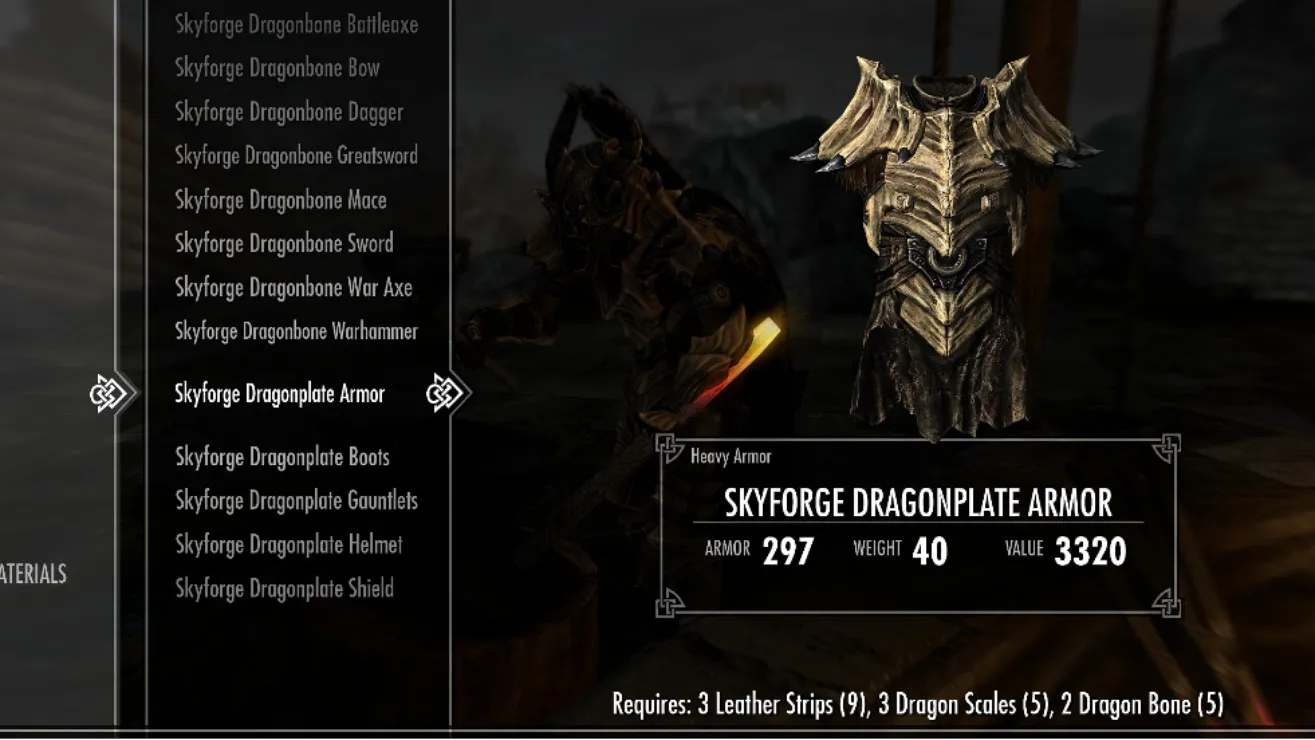This screenshot has height=740, width=1315.
Task: Select Skyforge Dragonbone Battleaxe from the list
Action: point(296,25)
